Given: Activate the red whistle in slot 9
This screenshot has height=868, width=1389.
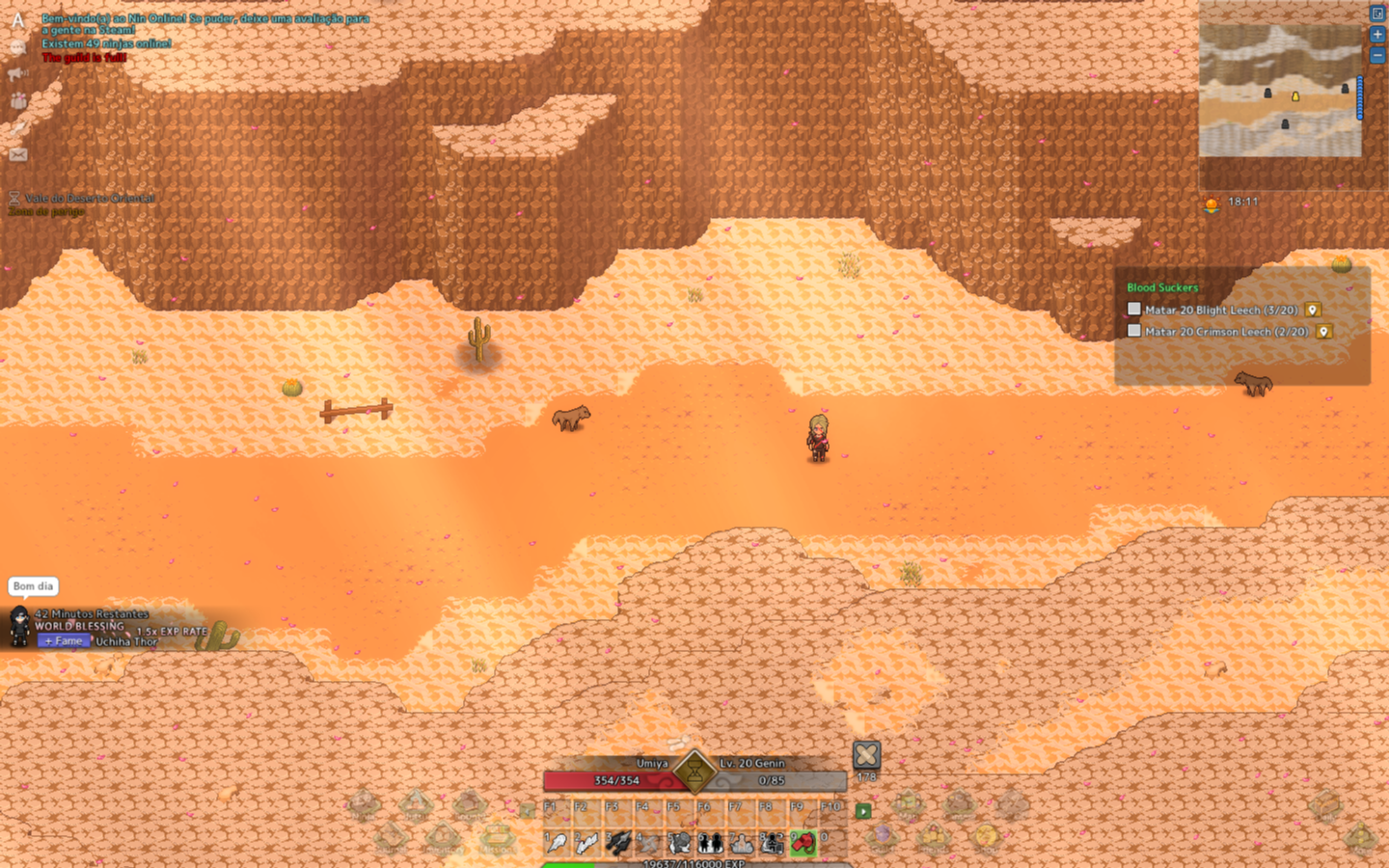Looking at the screenshot, I should point(803,843).
